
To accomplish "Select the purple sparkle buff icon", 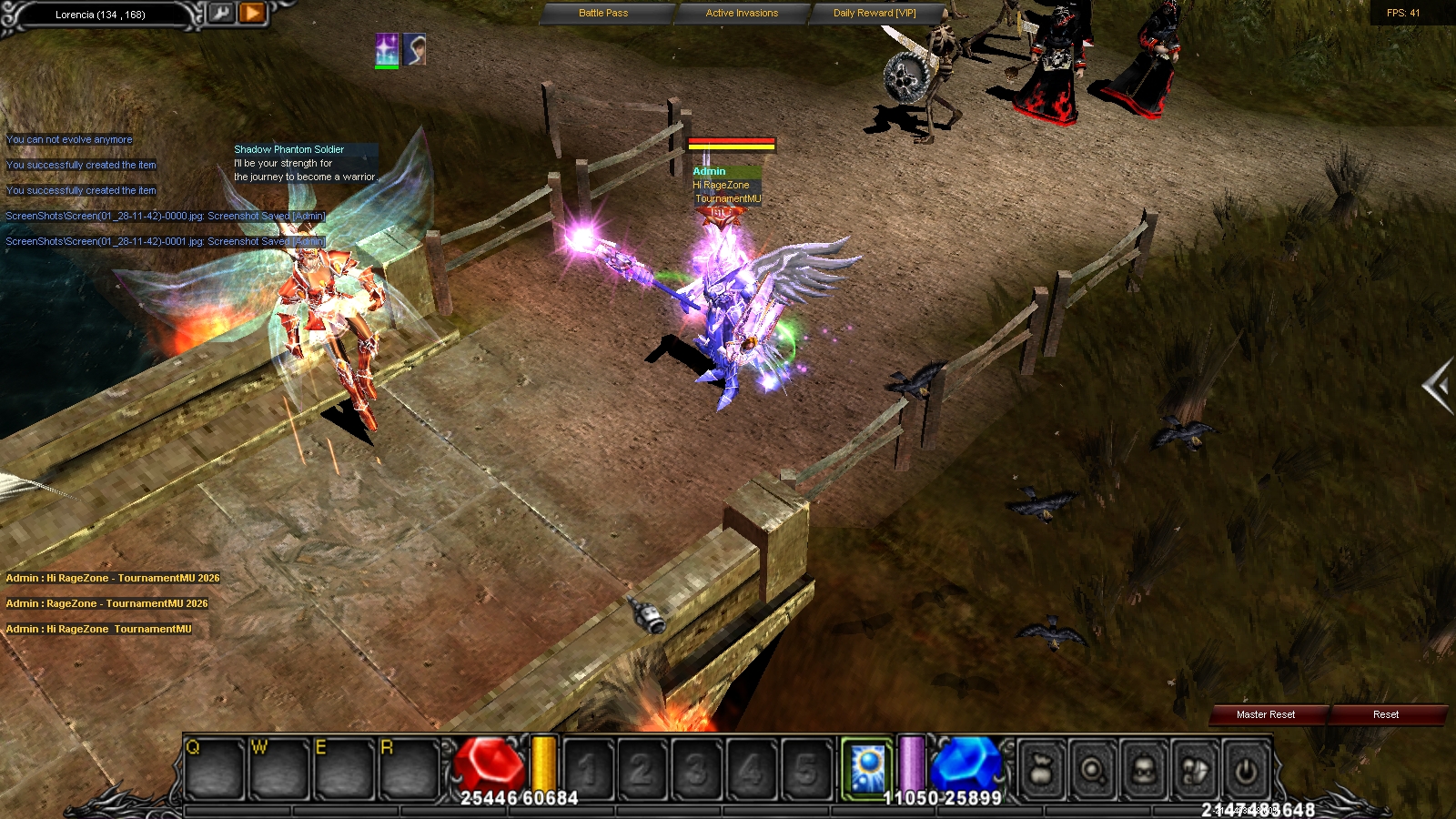I will pos(387,49).
